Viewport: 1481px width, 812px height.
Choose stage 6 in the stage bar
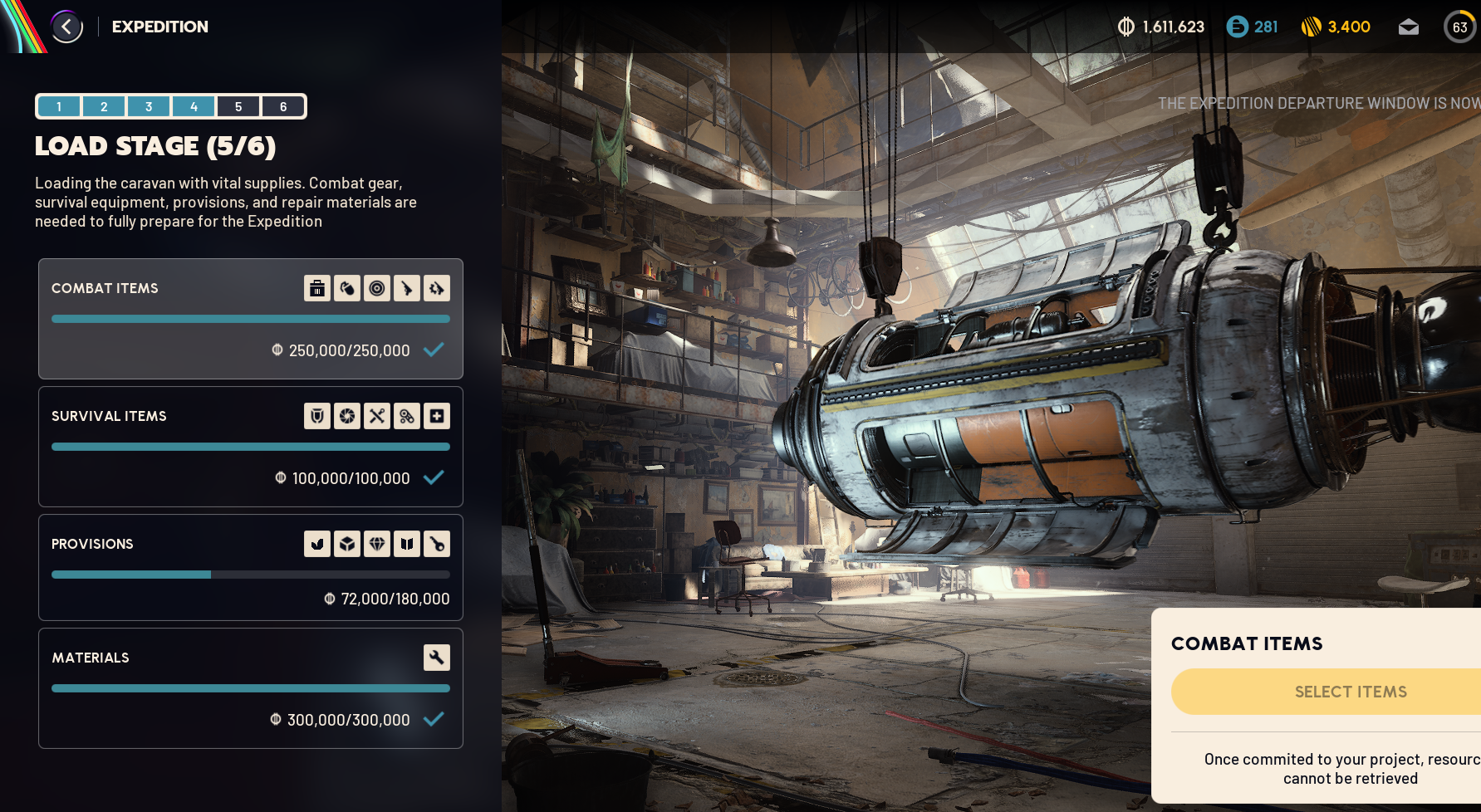click(x=283, y=106)
